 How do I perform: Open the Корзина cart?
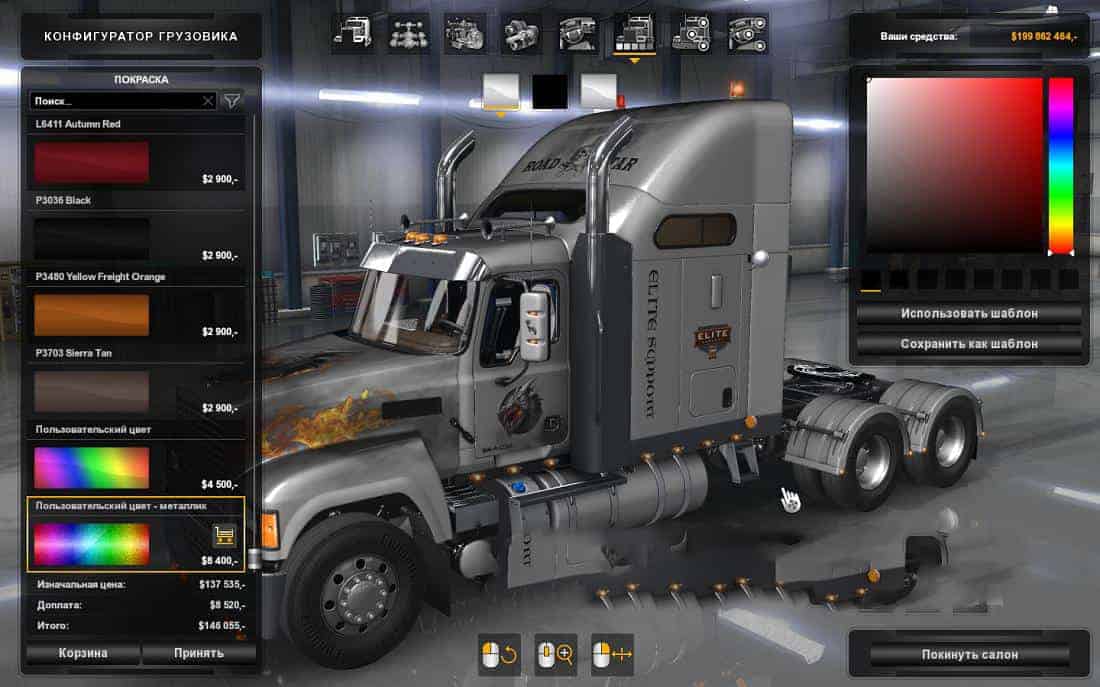point(81,653)
